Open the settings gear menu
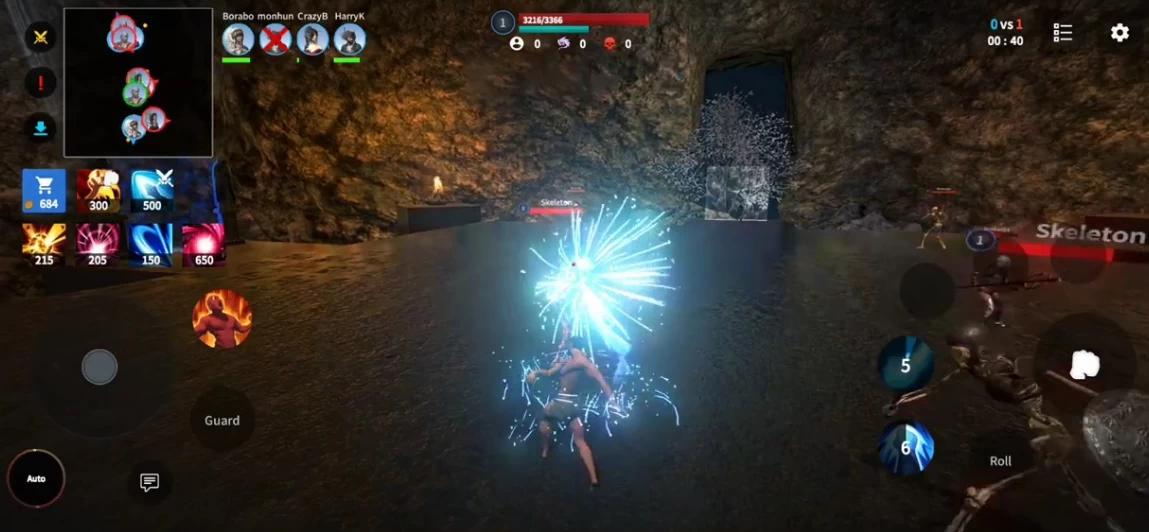The image size is (1149, 532). 1120,33
